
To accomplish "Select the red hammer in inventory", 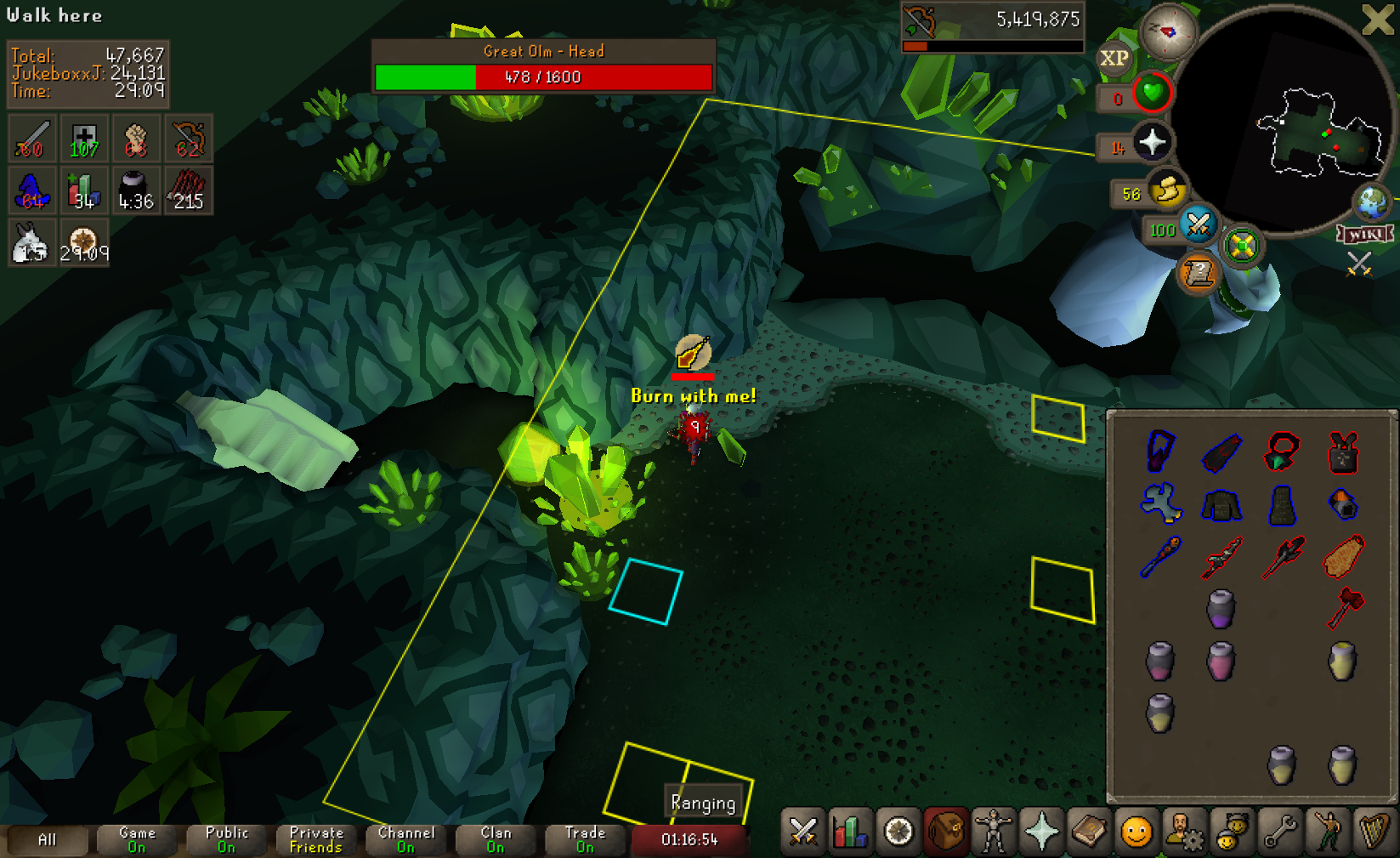I will point(1344,607).
